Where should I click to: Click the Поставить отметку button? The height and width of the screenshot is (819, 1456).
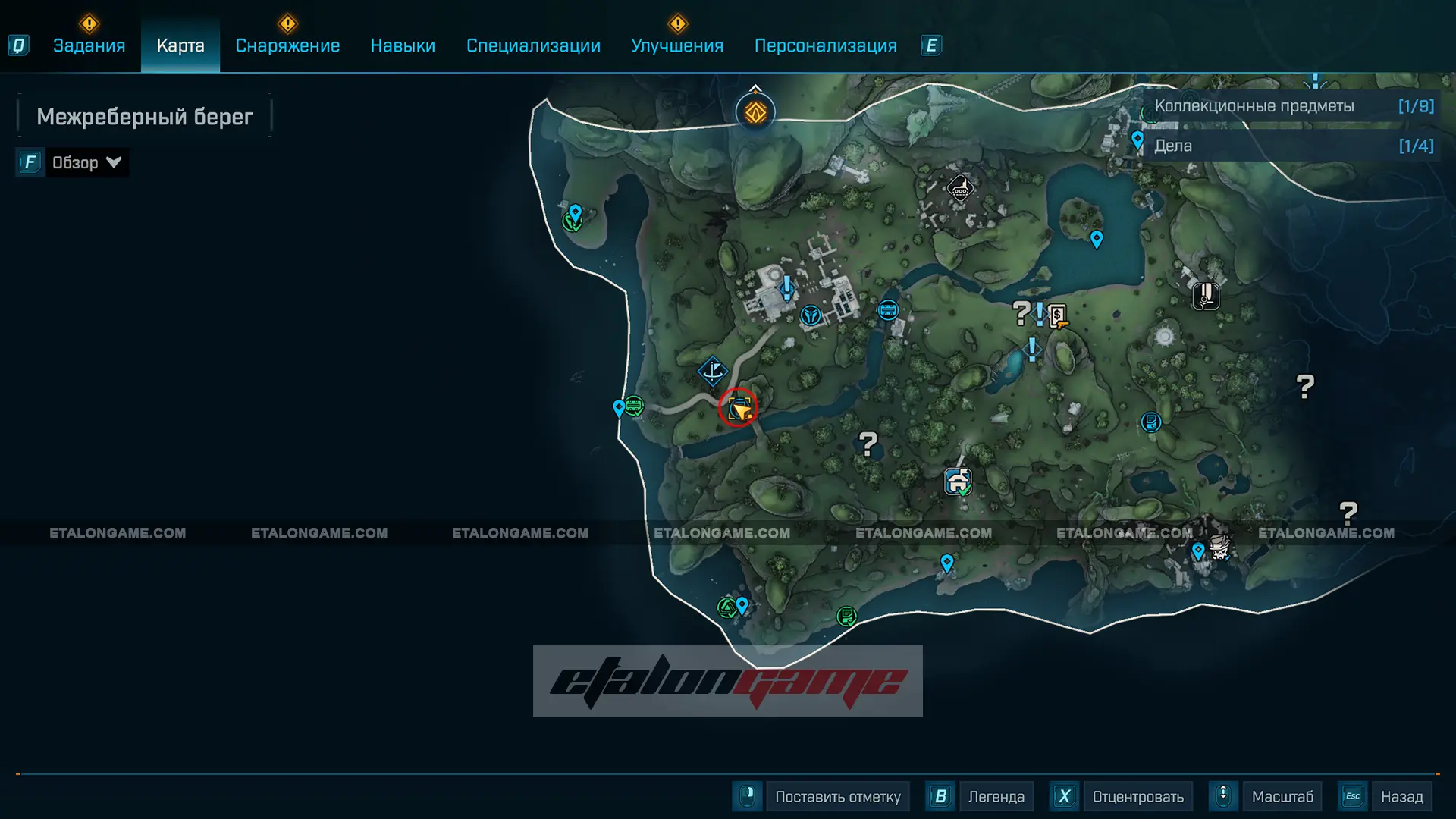(x=837, y=796)
